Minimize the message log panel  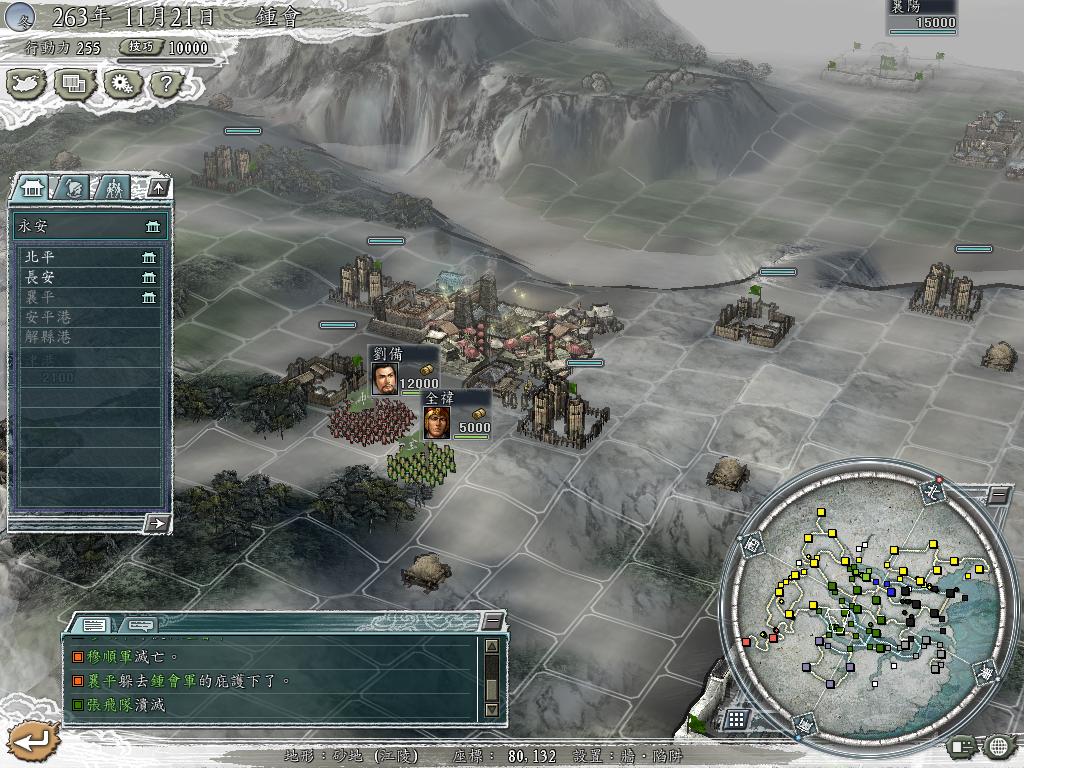(x=492, y=621)
